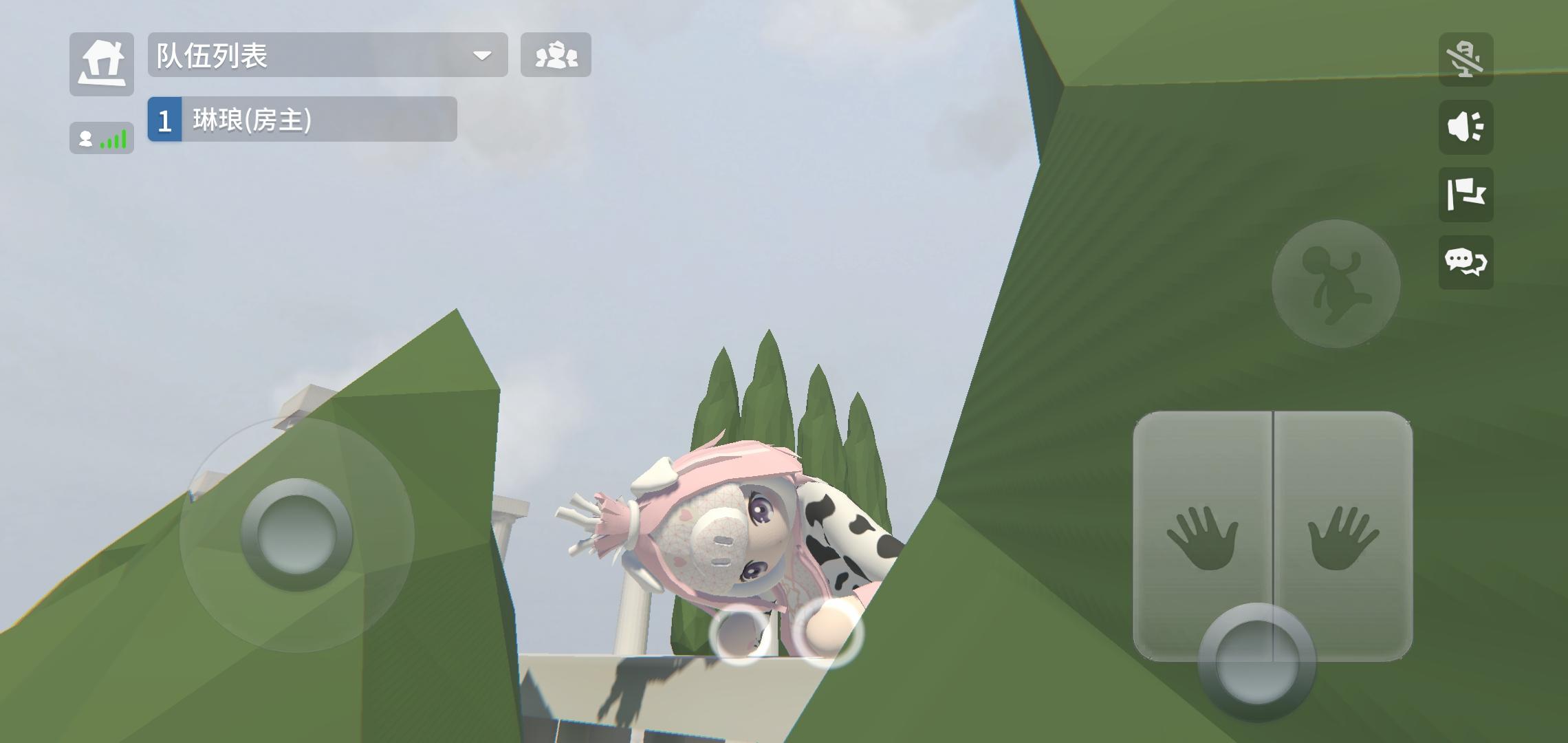Click the chevron to collapse team list

pyautogui.click(x=483, y=56)
